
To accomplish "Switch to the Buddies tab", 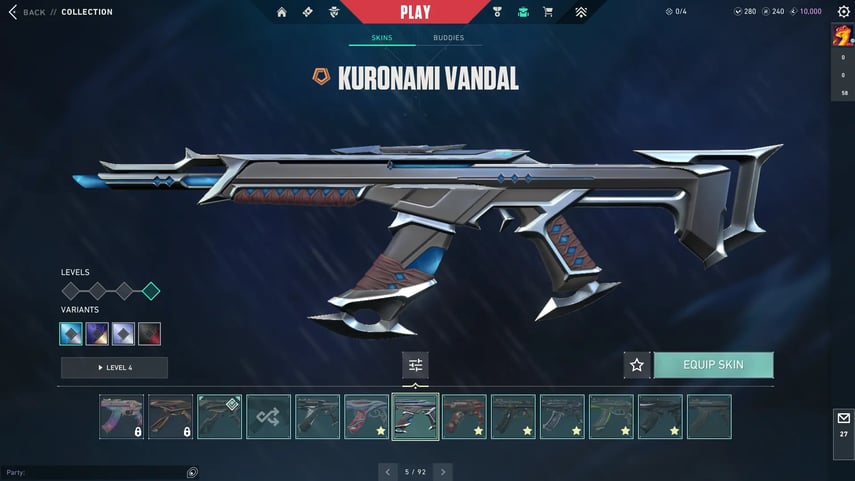I will (x=448, y=38).
